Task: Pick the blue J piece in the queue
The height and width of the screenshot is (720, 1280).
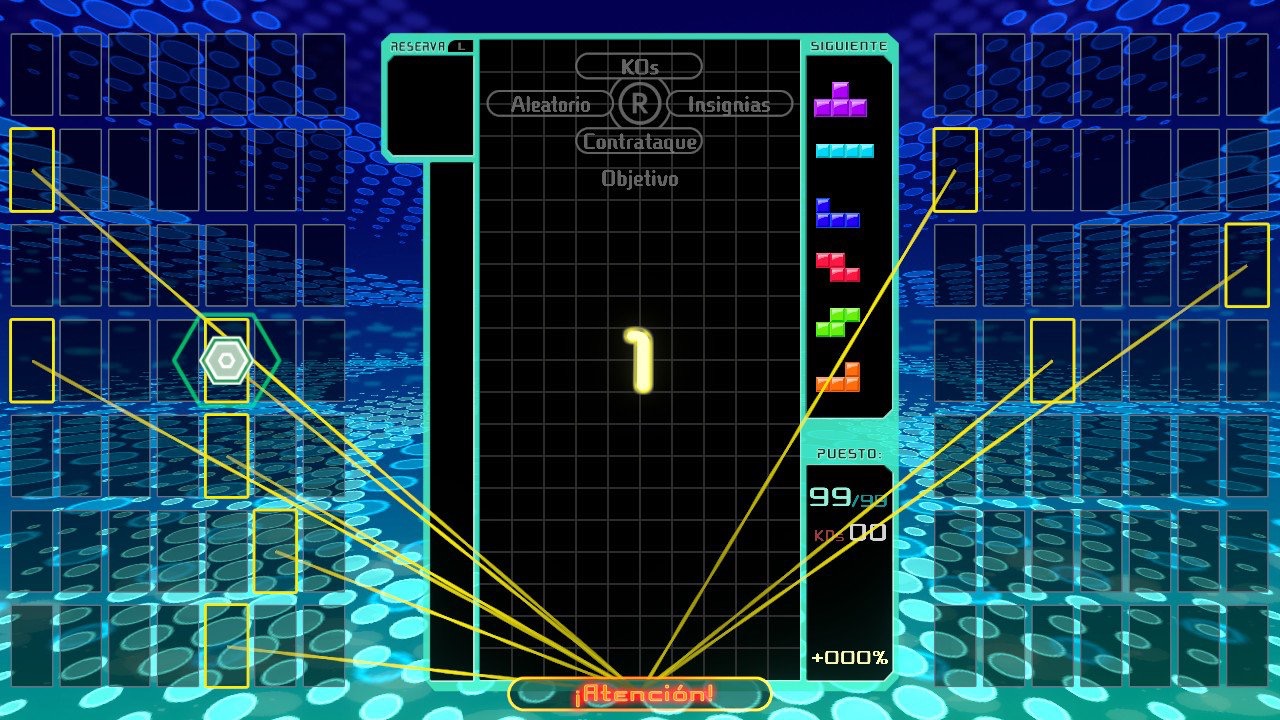Action: 837,213
